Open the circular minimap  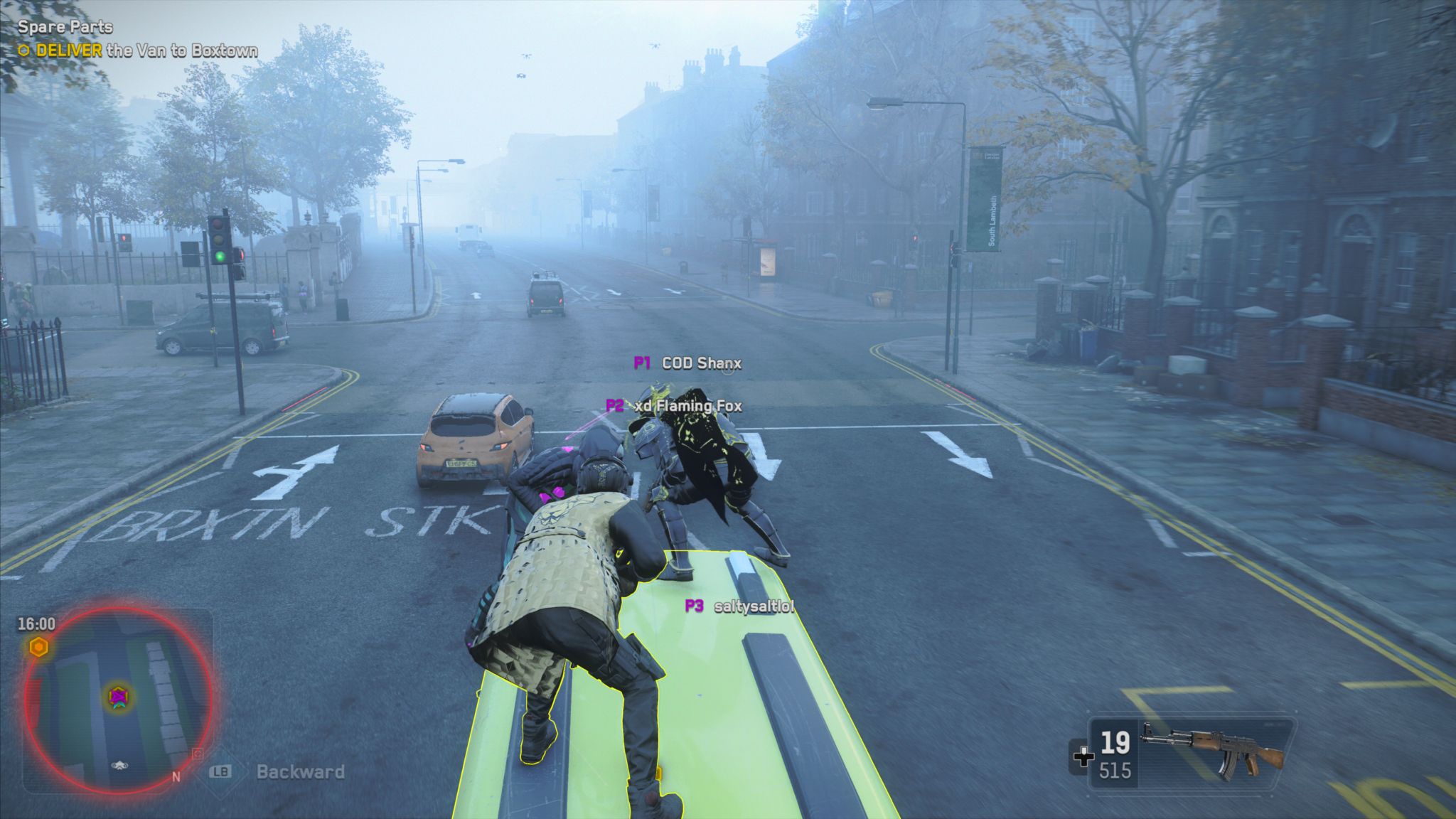(x=118, y=700)
